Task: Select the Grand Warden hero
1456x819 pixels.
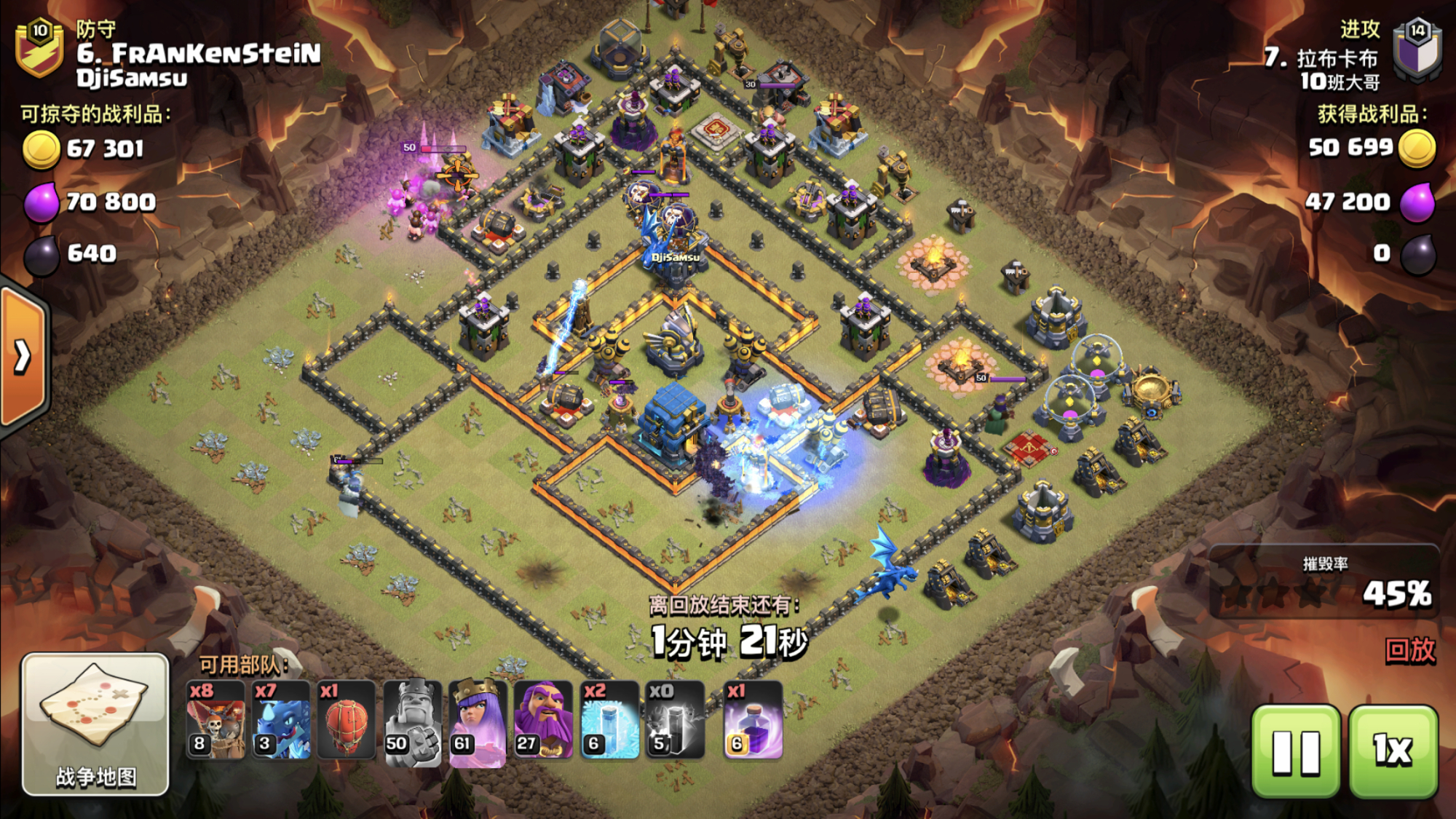Action: pyautogui.click(x=543, y=721)
